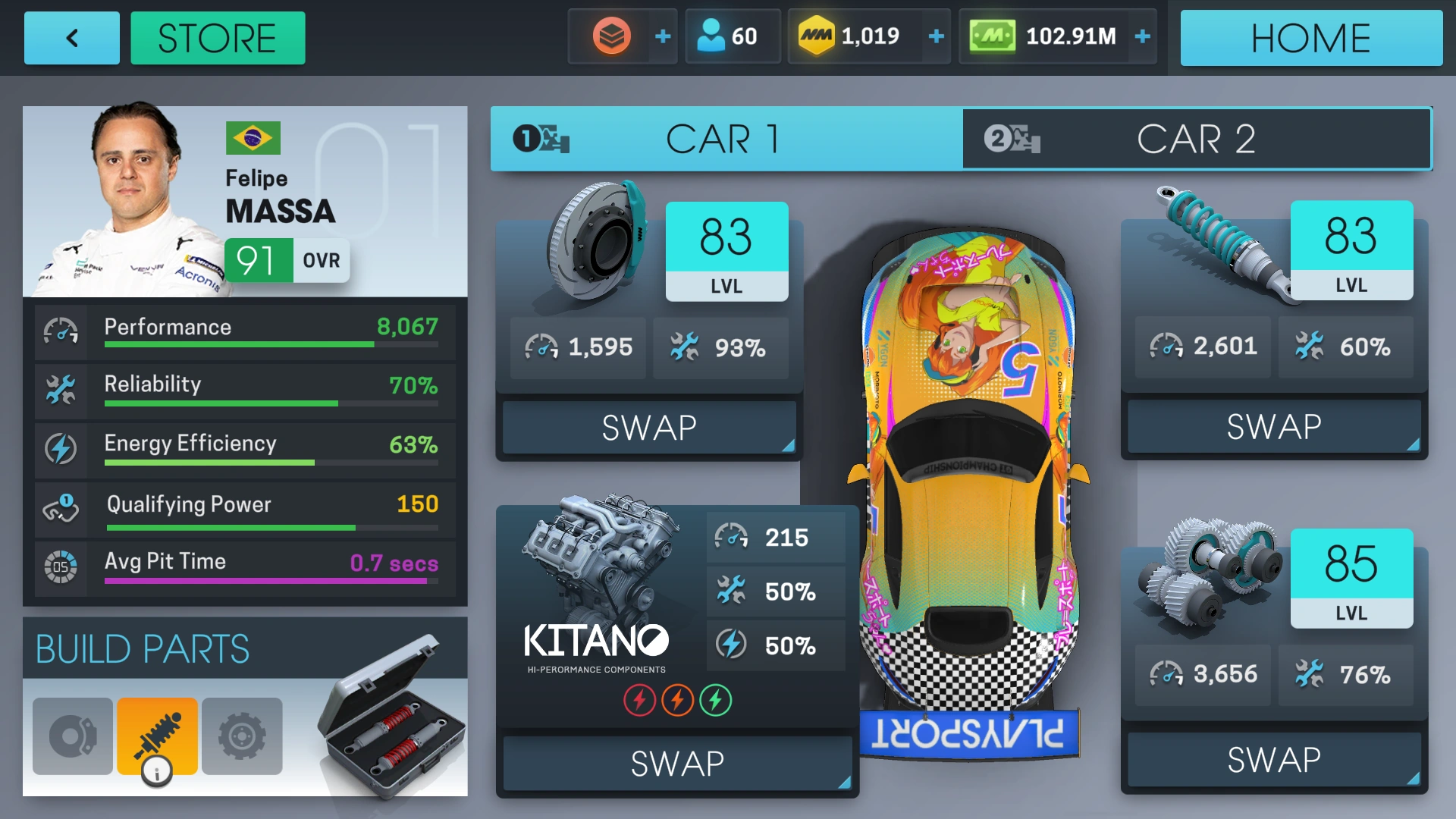
Task: Add more cash with the plus button
Action: pos(1143,36)
